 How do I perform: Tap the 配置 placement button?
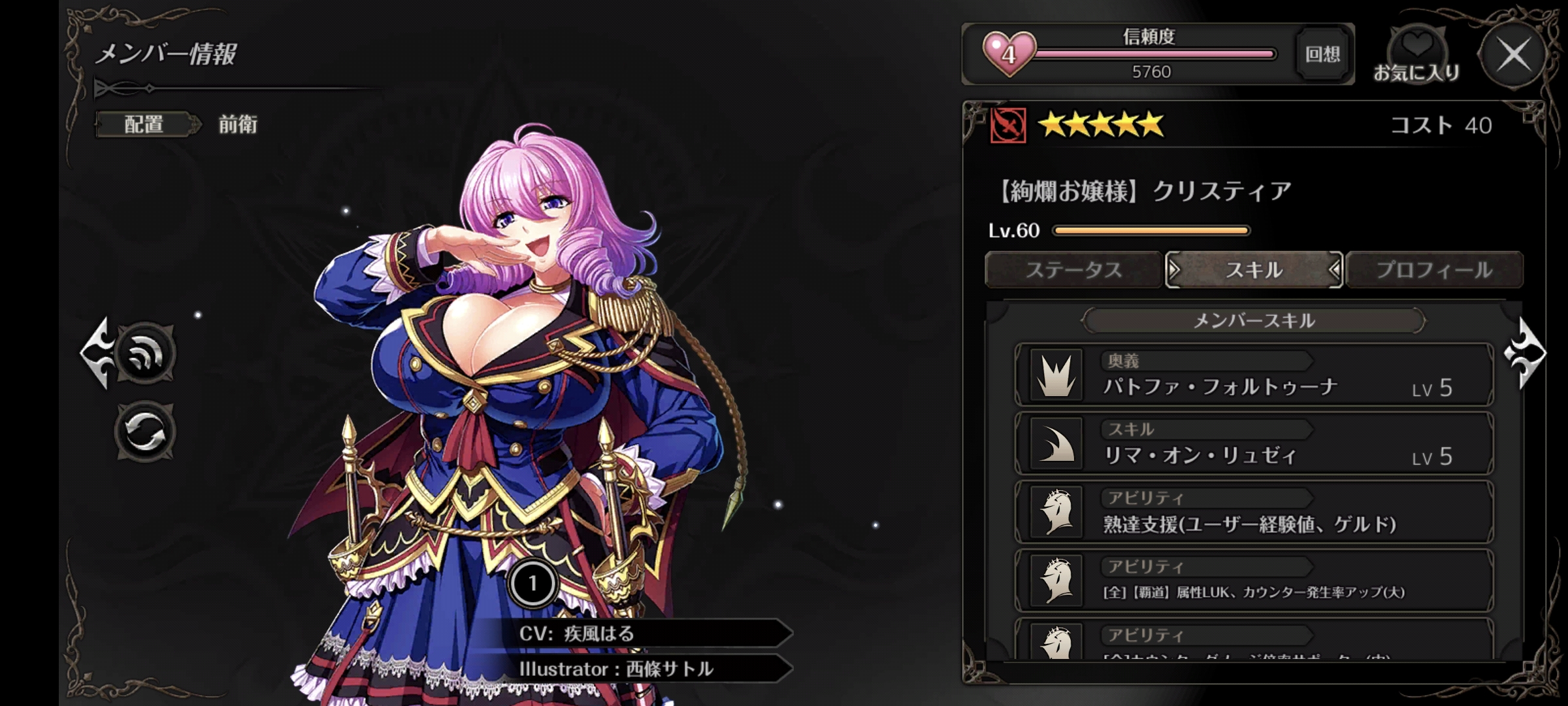click(145, 124)
